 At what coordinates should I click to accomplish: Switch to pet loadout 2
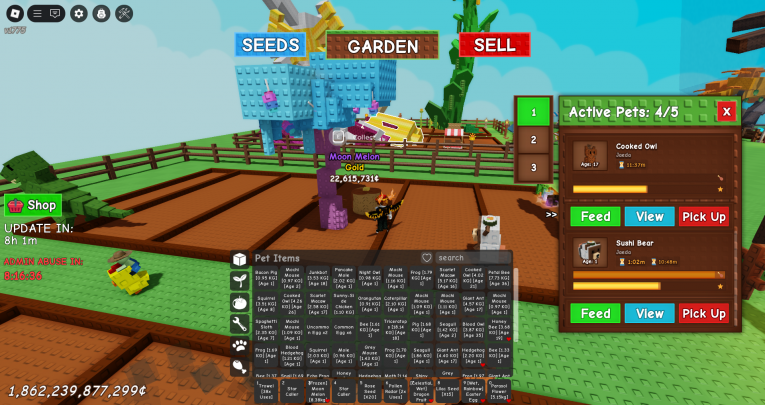(534, 140)
